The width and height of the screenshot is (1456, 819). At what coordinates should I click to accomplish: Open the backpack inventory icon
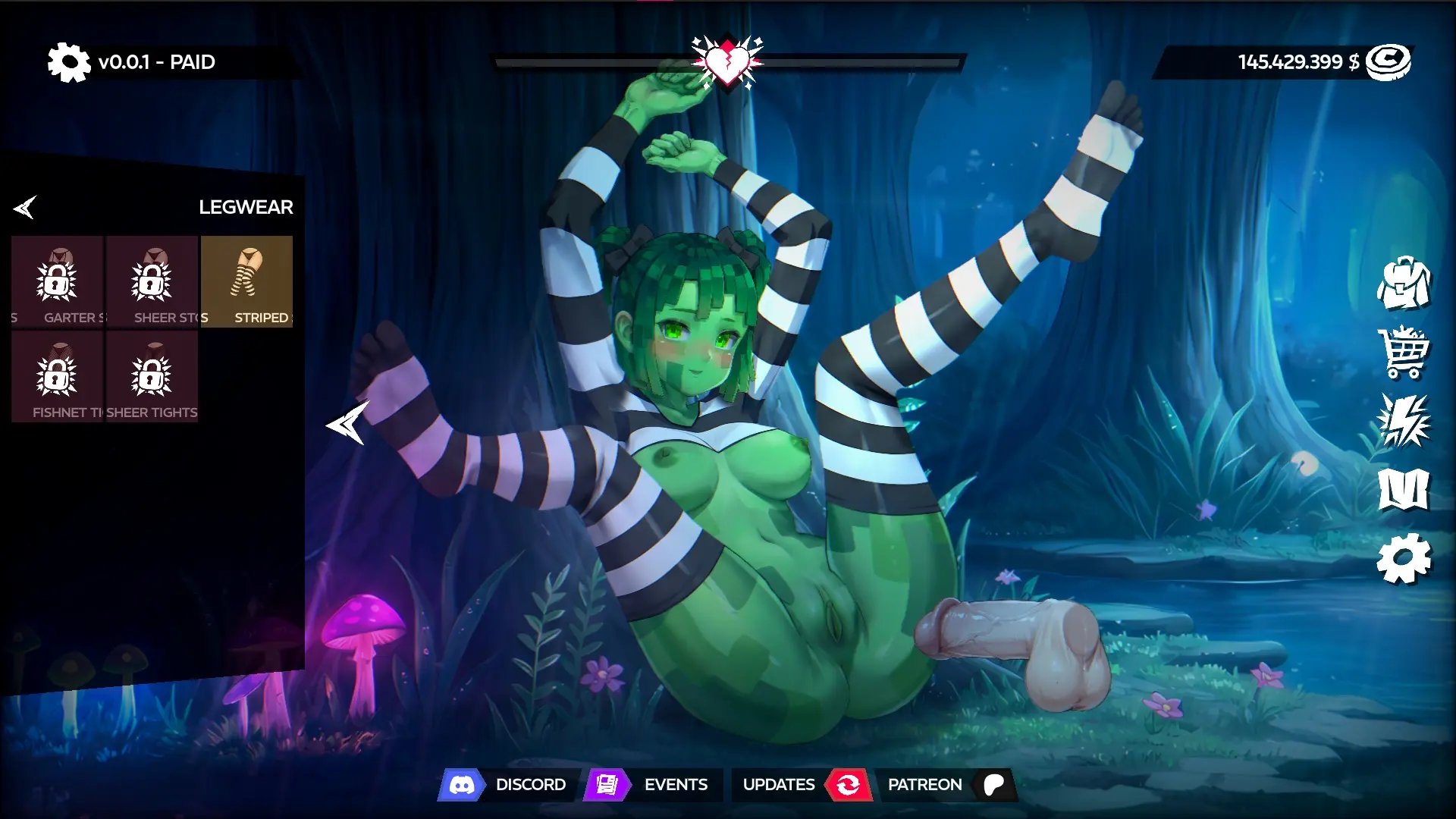pos(1404,283)
